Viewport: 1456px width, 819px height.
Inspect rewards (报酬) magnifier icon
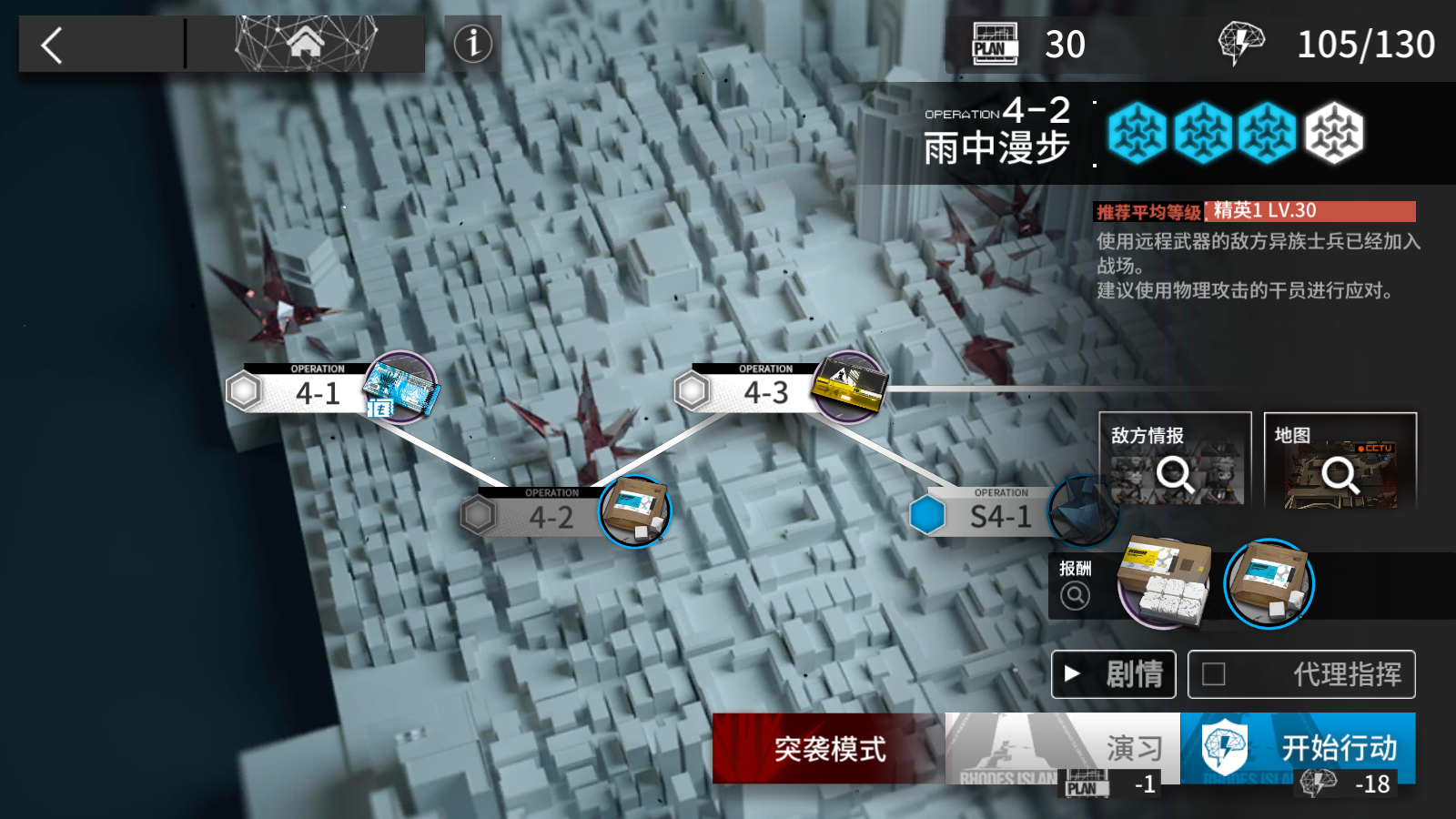point(1075,595)
